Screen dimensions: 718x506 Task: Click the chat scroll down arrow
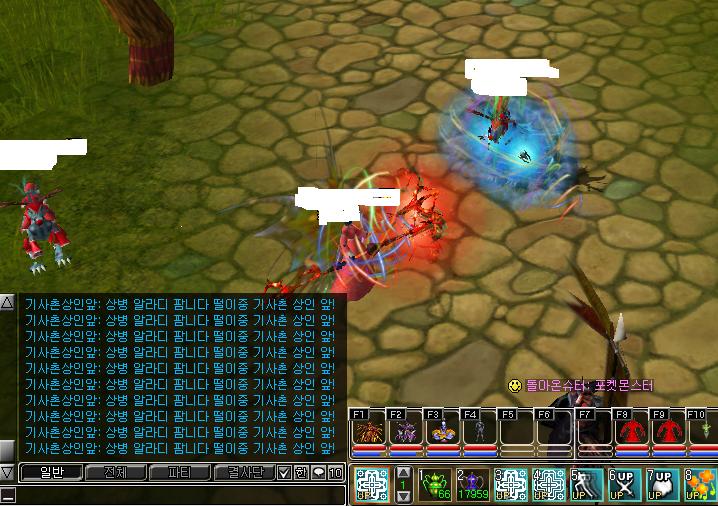(7, 471)
